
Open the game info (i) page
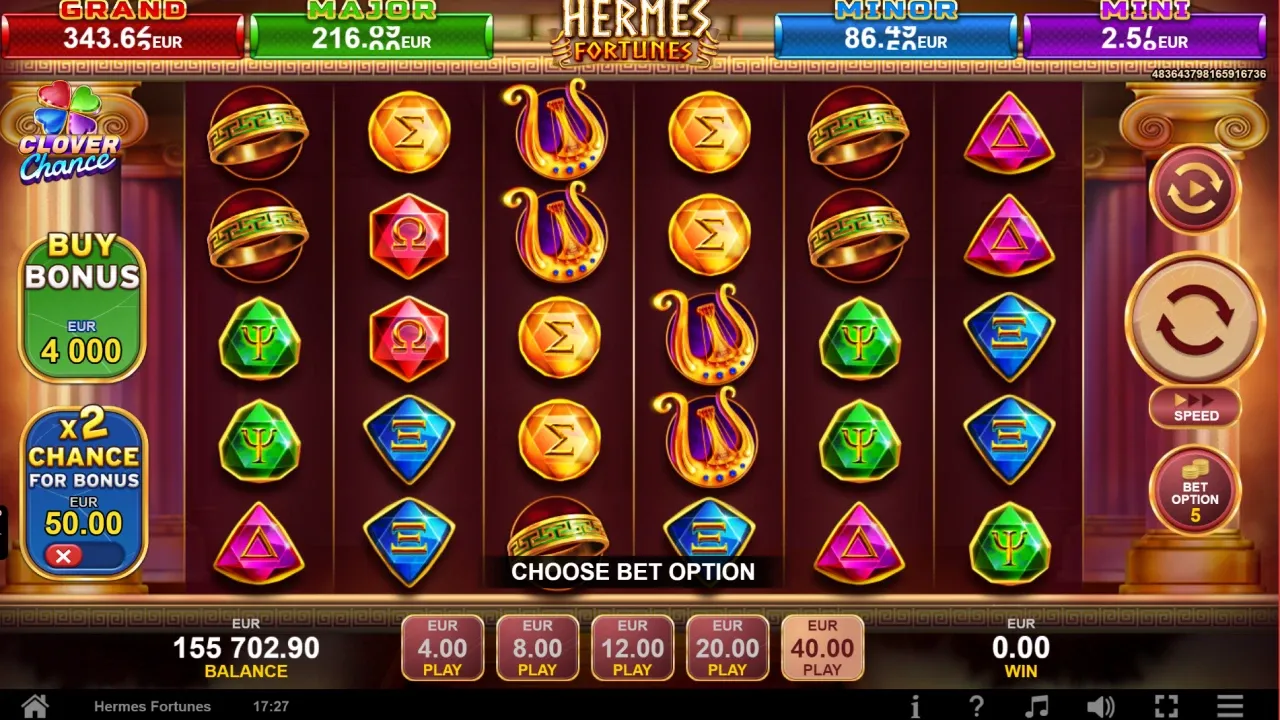pyautogui.click(x=915, y=706)
